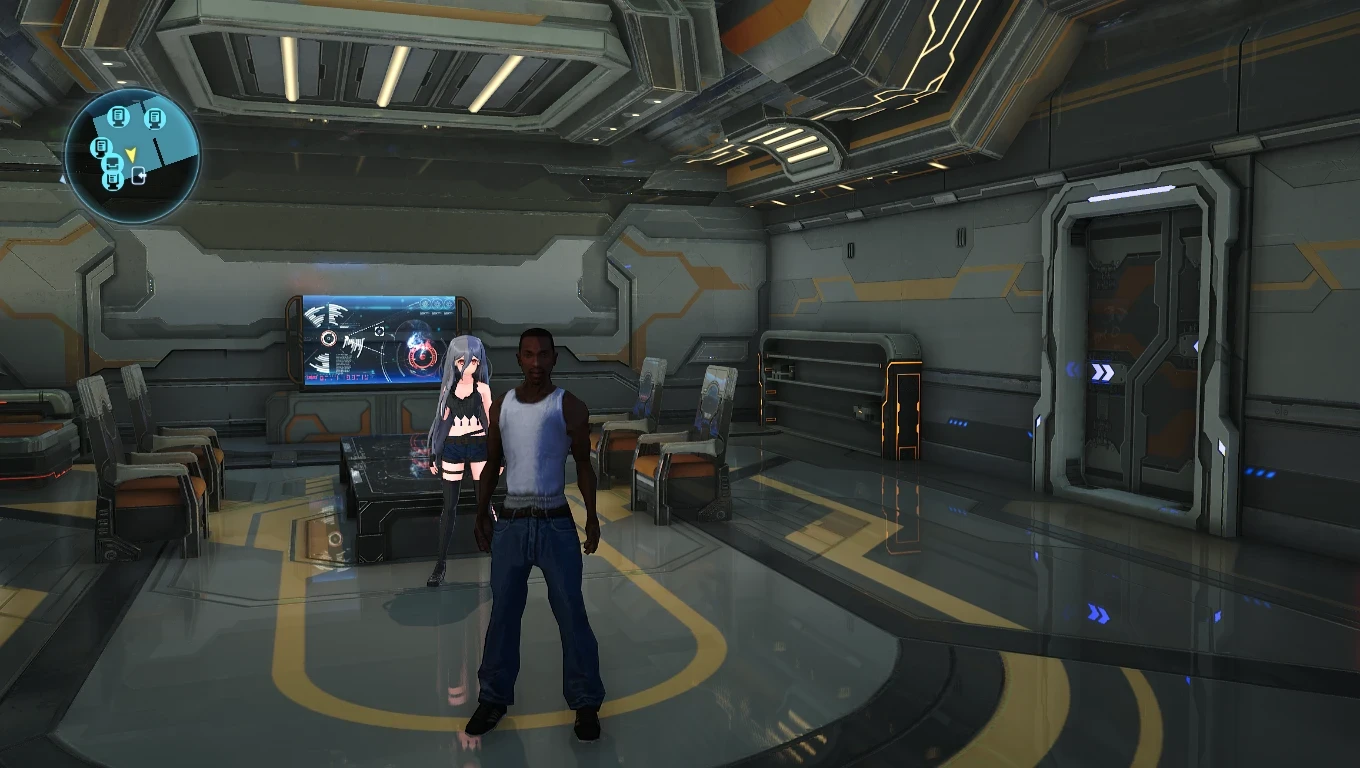Click the white exit-door icon on the minimap
The image size is (1360, 768).
point(138,176)
